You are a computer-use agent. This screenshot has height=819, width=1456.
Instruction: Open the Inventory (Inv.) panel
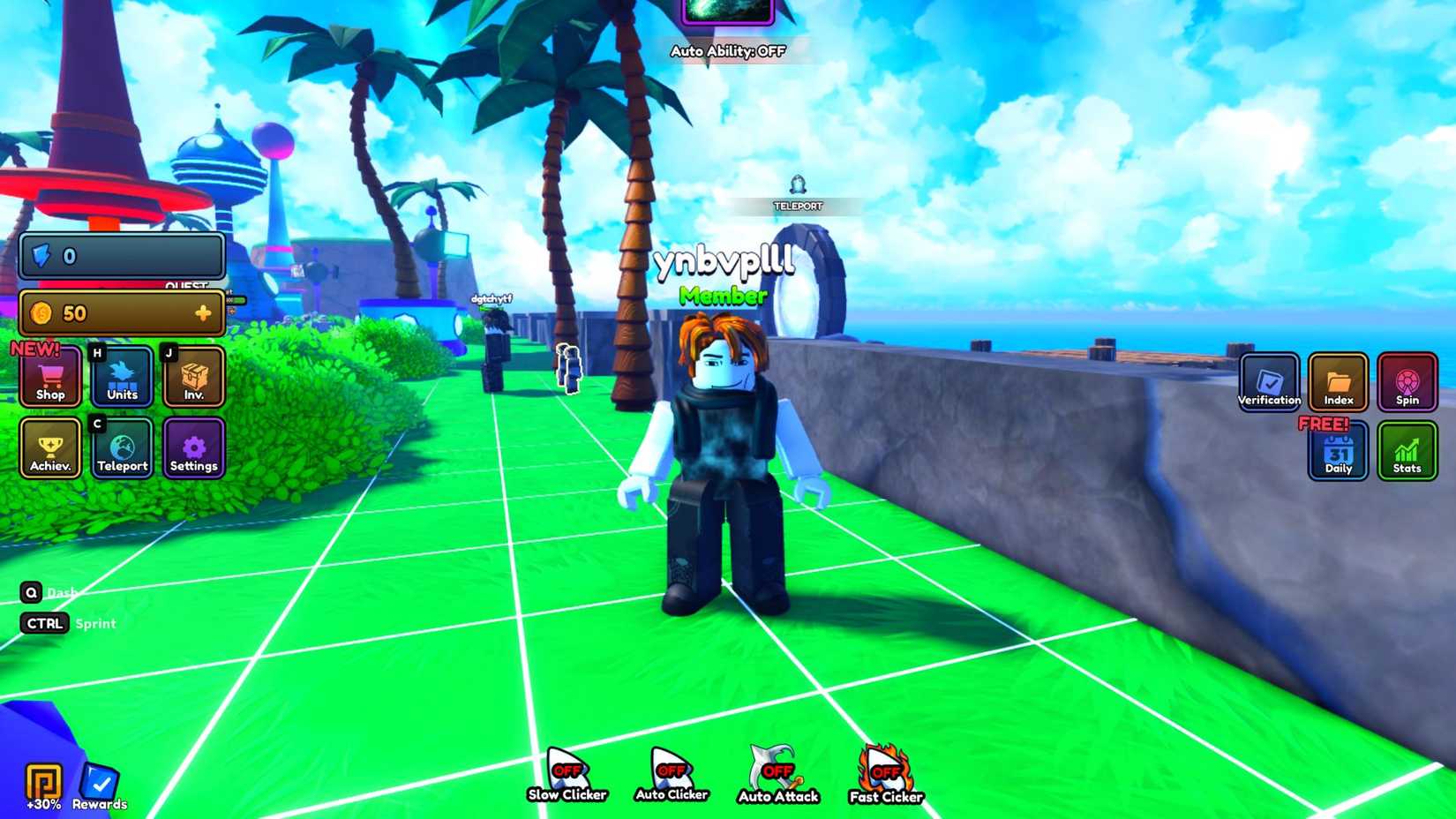[193, 378]
